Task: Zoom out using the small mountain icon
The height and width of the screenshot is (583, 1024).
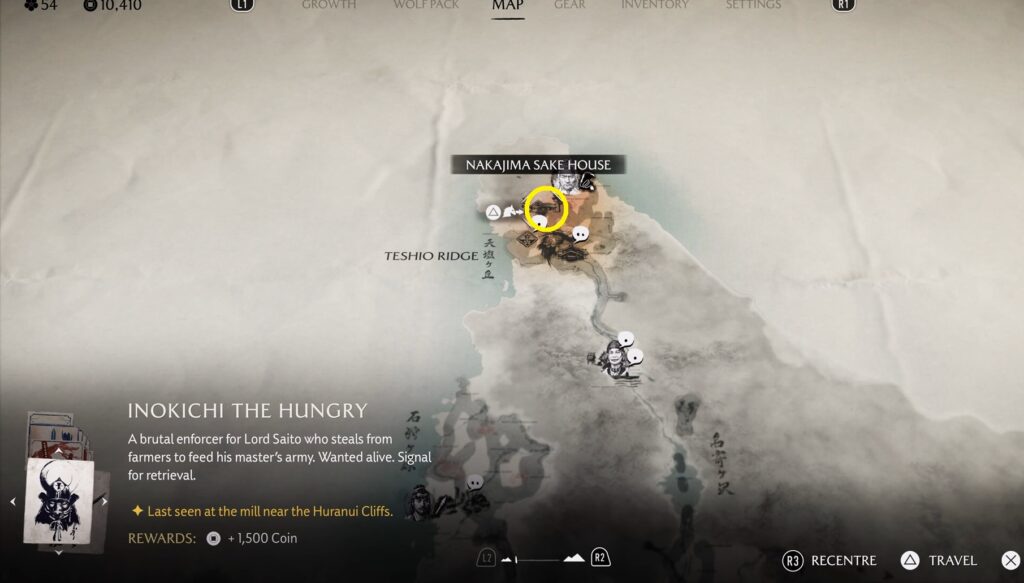Action: click(x=508, y=559)
